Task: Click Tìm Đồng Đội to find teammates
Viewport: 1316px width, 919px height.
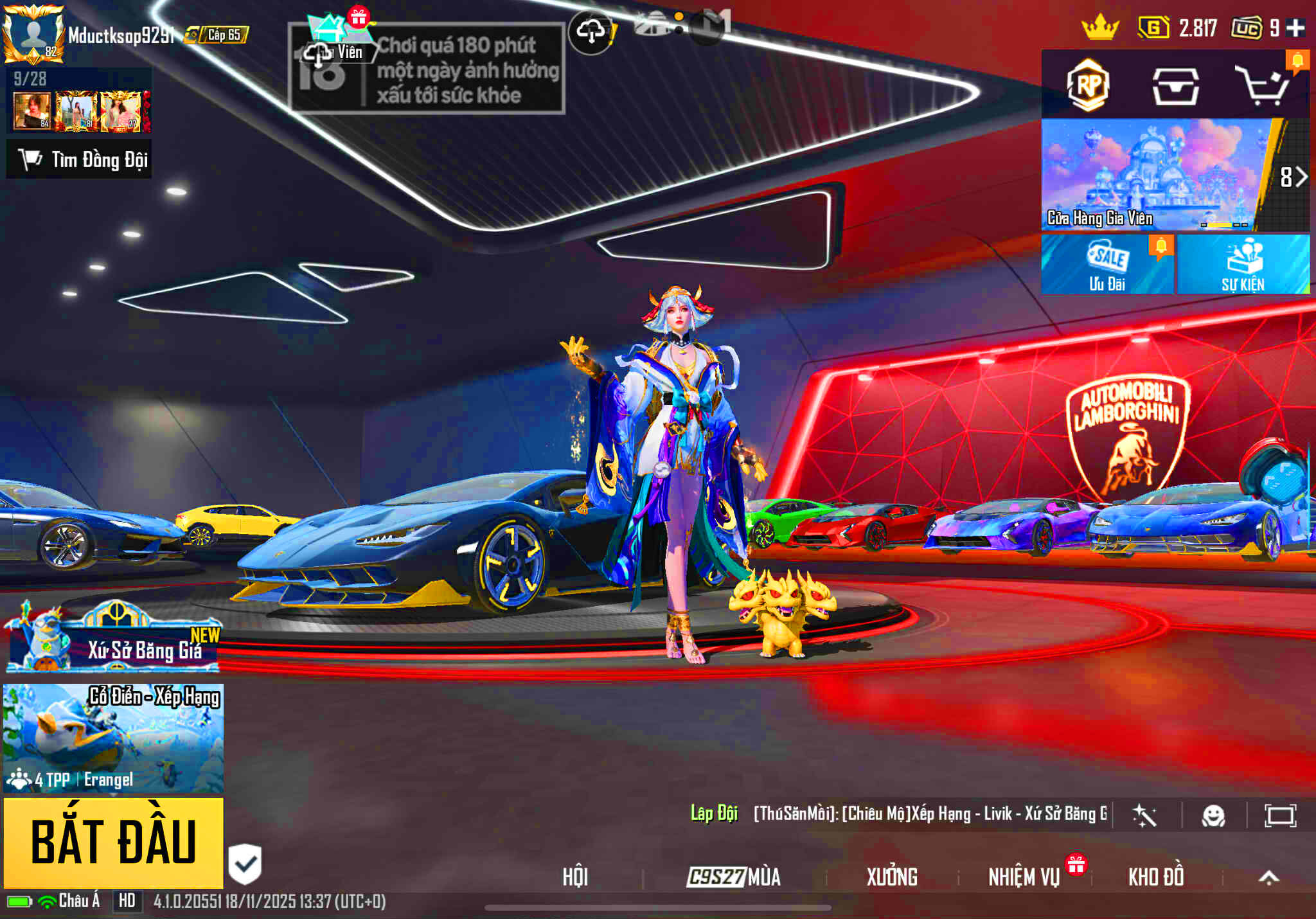Action: click(x=80, y=159)
